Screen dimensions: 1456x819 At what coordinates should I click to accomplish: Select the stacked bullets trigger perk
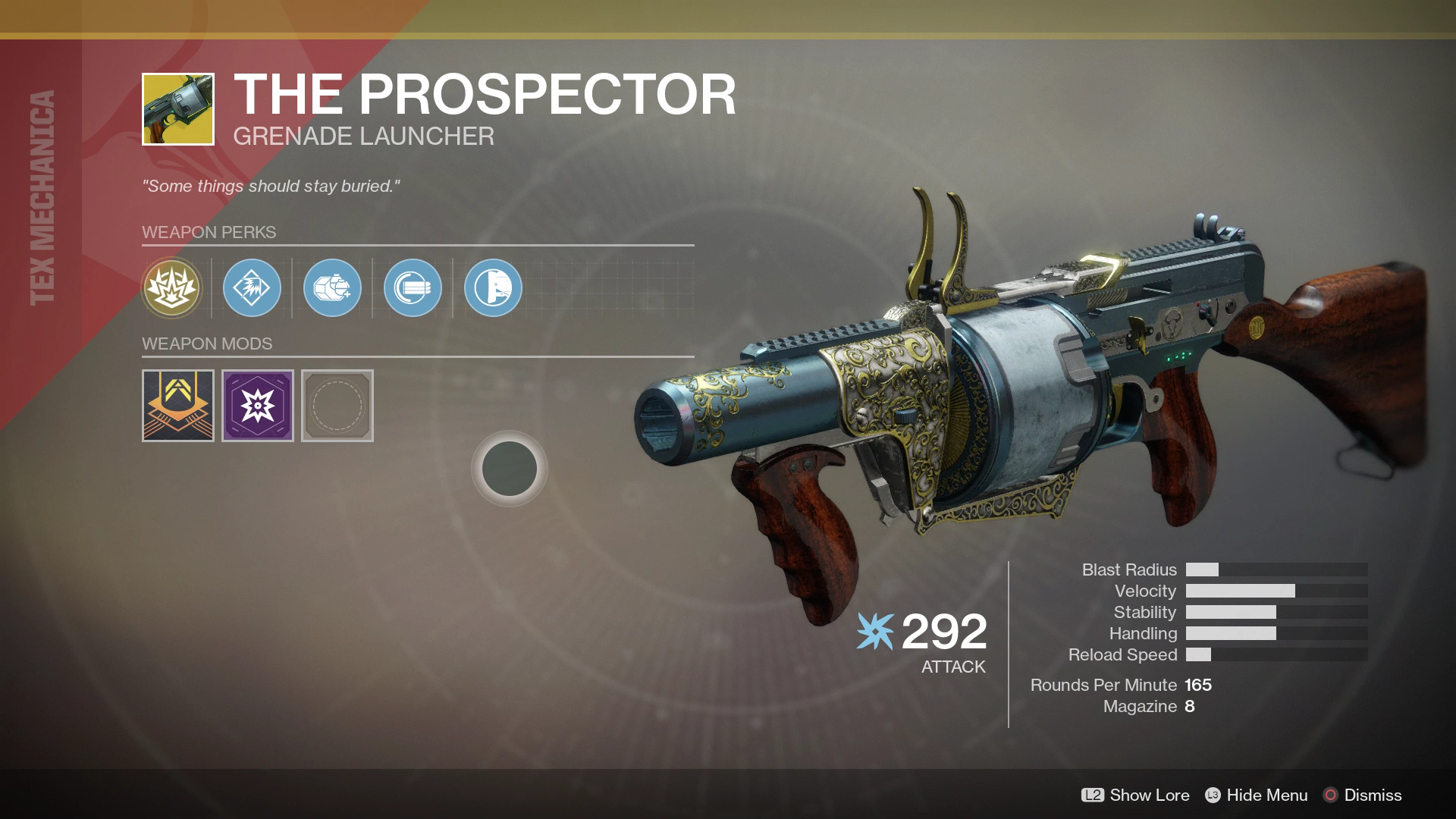pos(413,288)
